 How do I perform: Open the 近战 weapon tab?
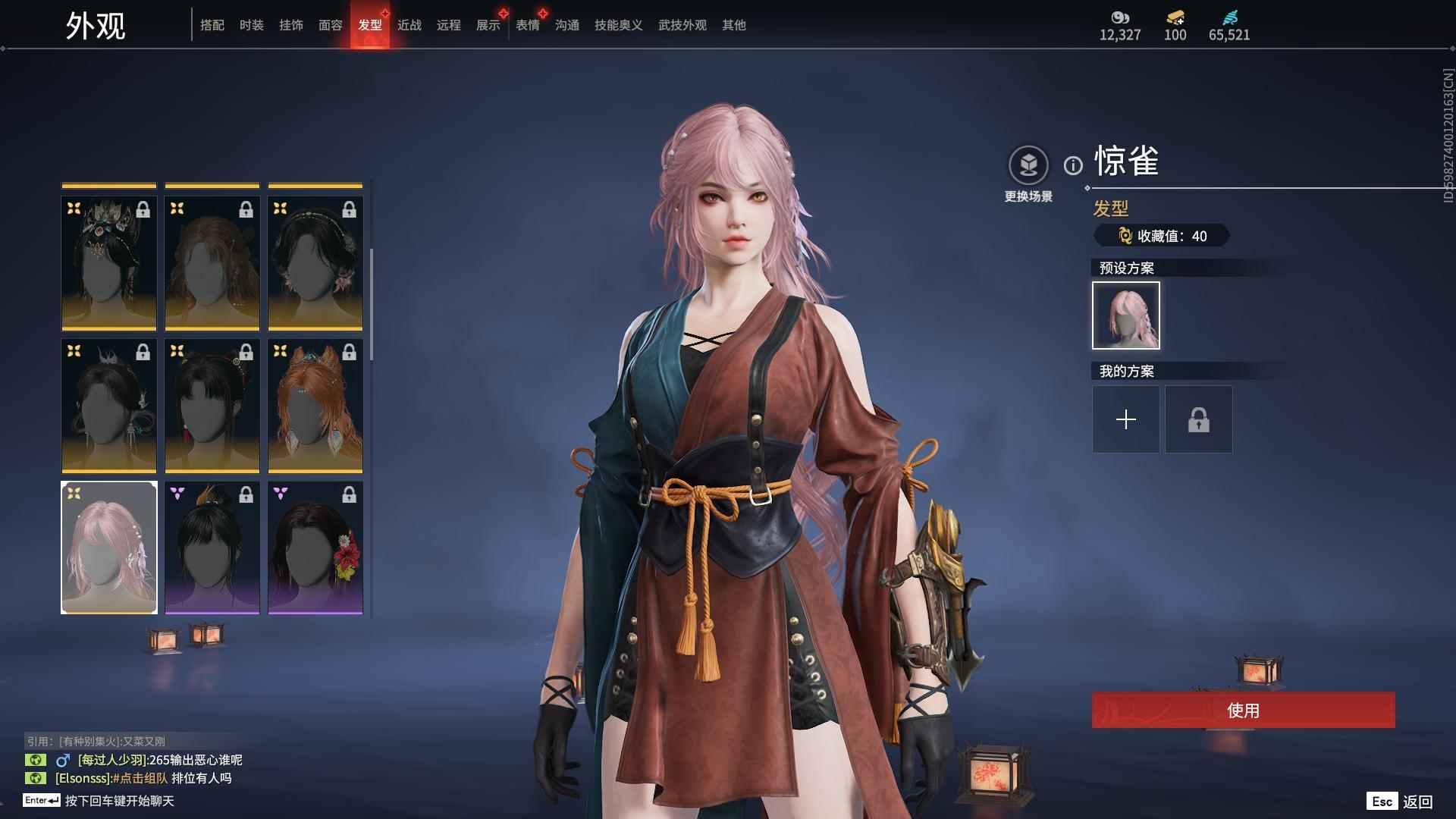[x=409, y=25]
